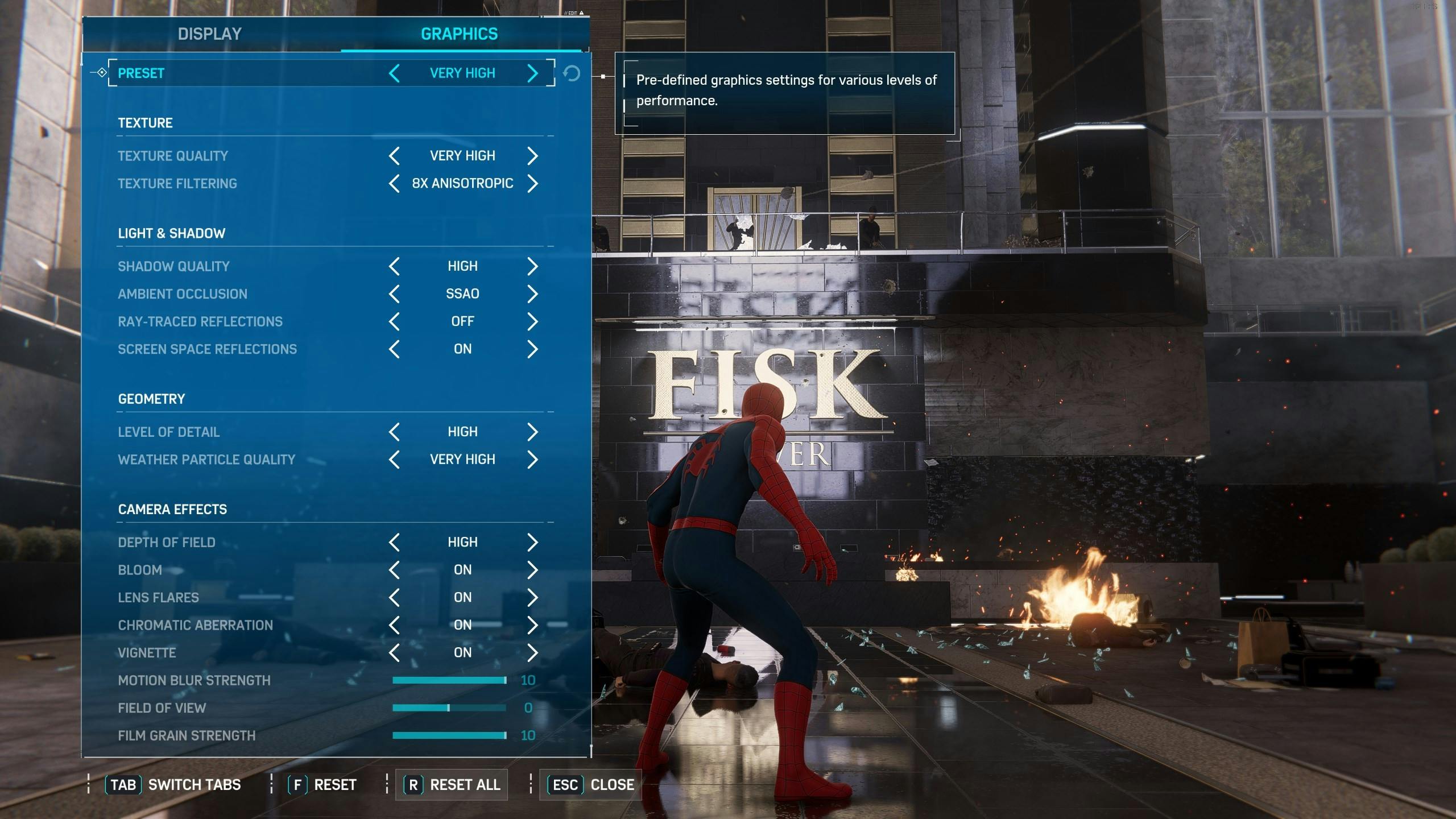Change Ambient Occlusion with its left arrow

[394, 294]
